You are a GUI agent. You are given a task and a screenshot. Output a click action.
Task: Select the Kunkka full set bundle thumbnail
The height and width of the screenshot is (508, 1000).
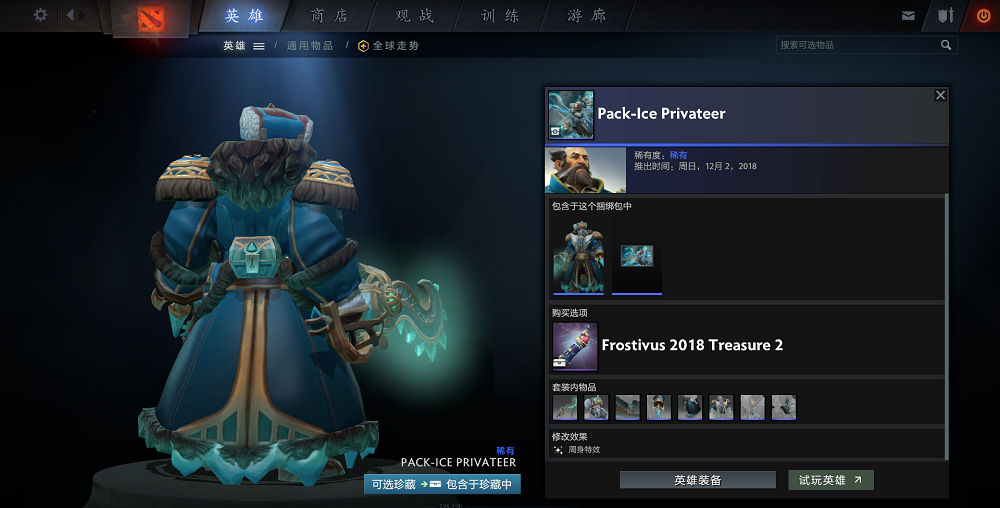[x=578, y=255]
